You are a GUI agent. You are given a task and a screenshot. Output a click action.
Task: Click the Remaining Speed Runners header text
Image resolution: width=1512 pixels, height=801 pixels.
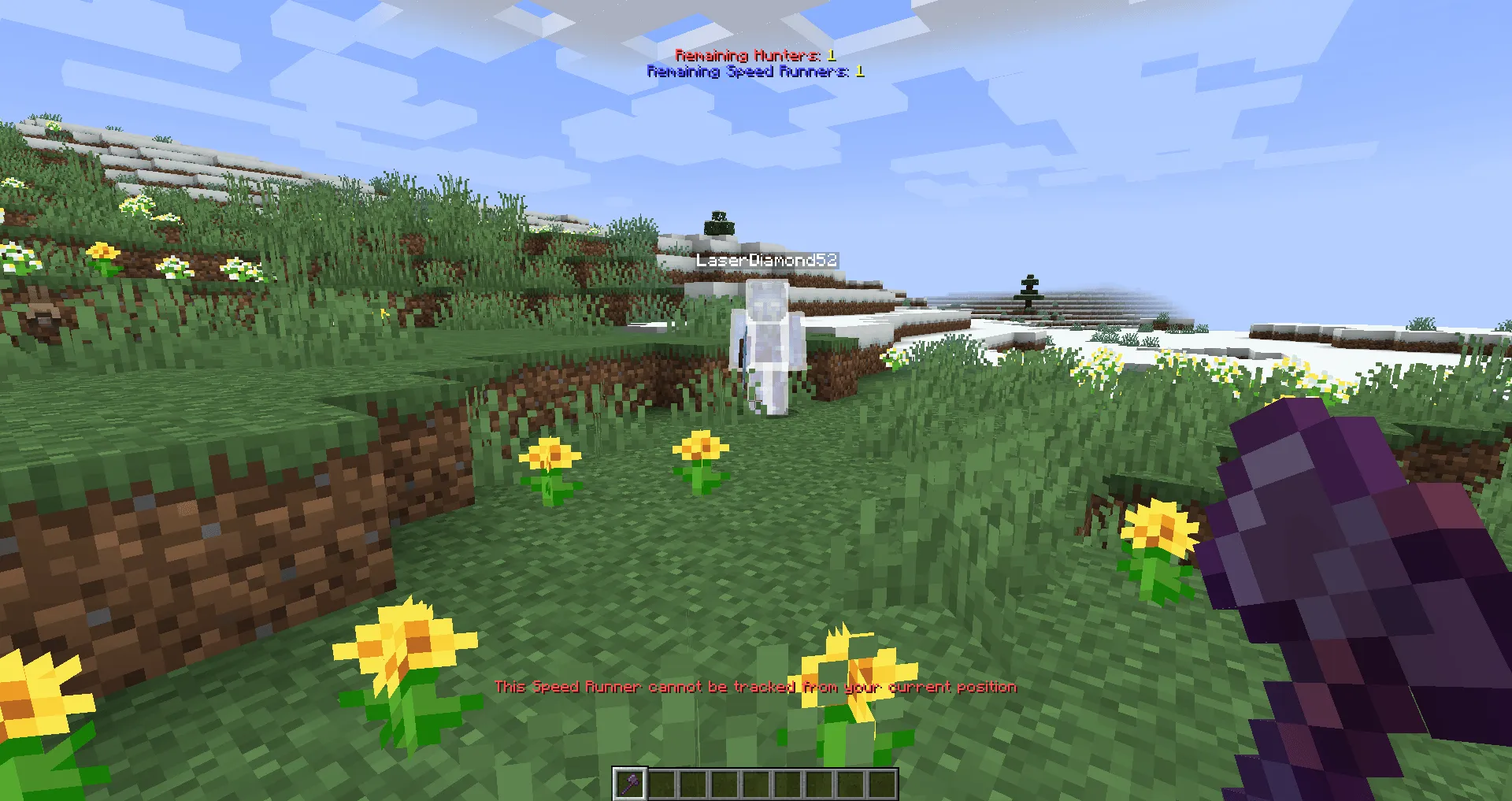(747, 71)
